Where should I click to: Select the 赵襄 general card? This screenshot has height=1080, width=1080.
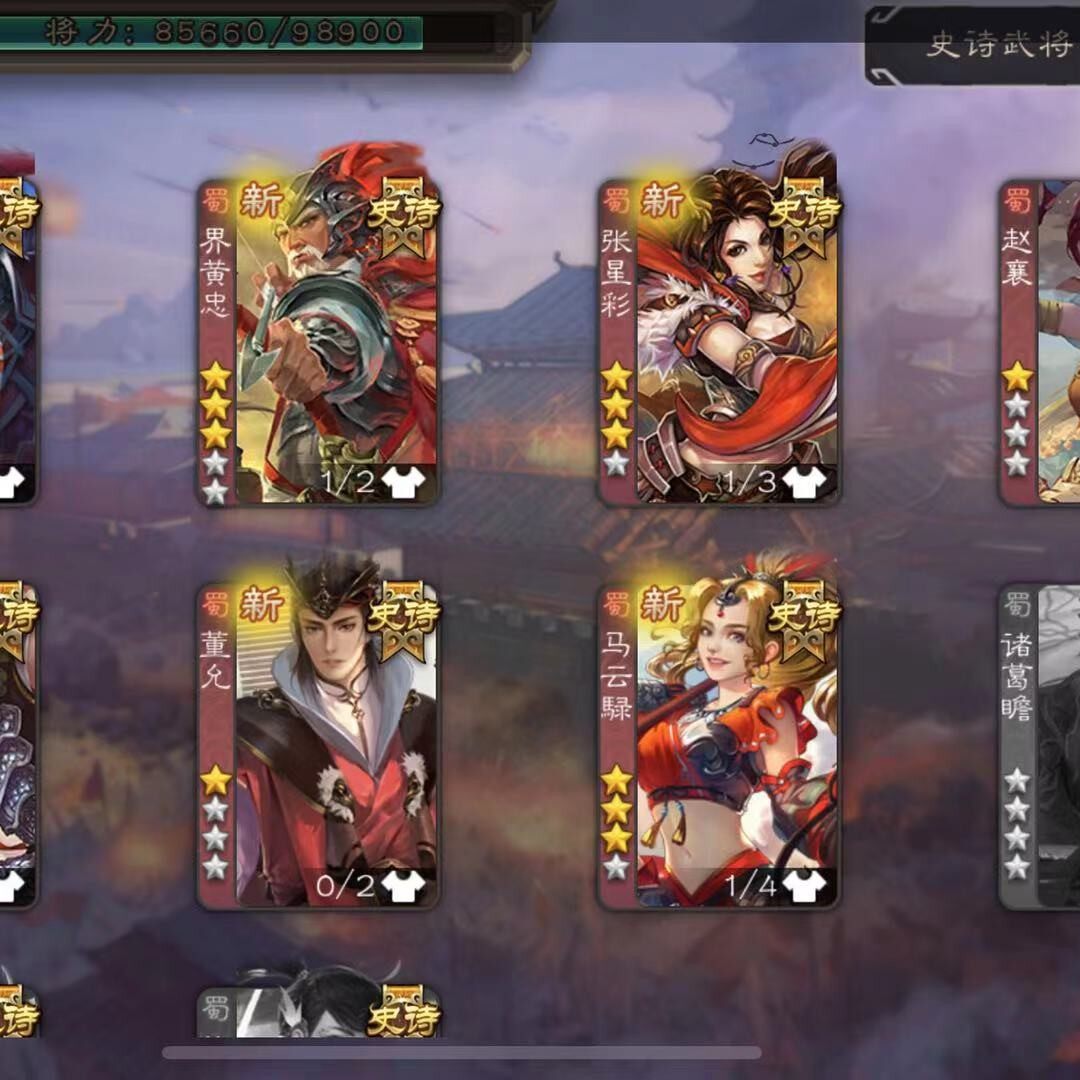1042,340
